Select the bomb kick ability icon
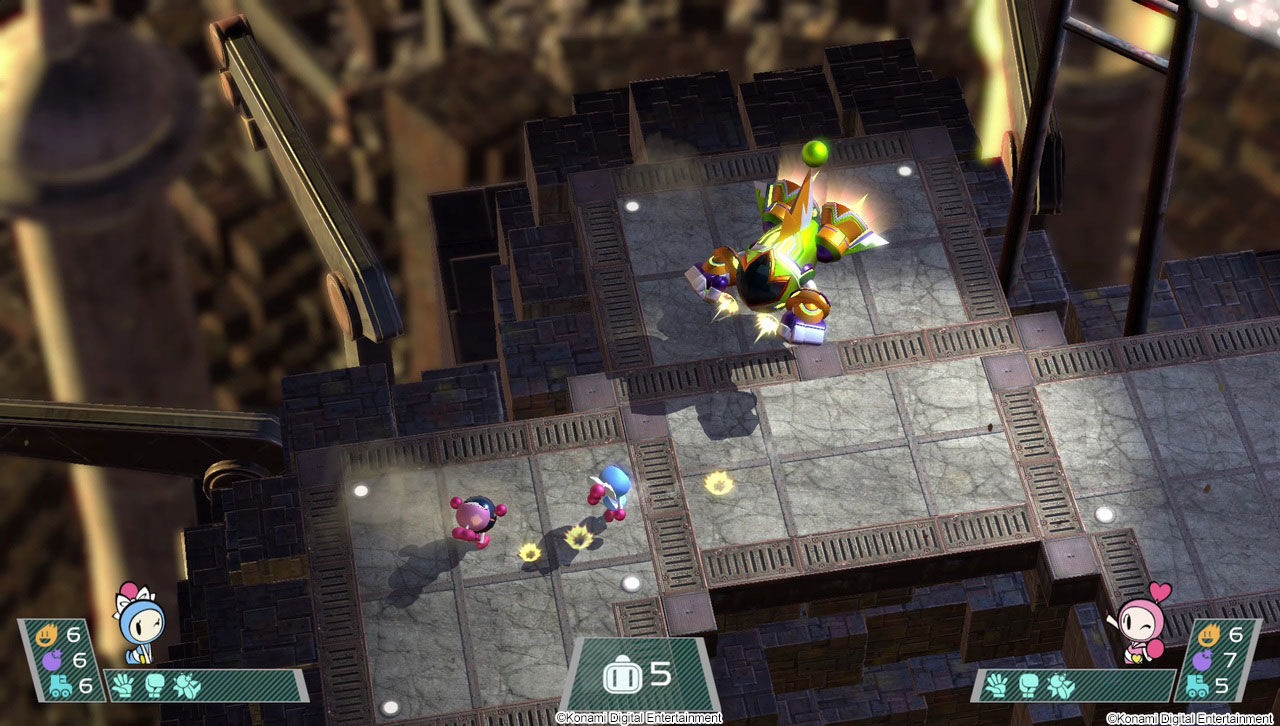This screenshot has height=726, width=1280. pyautogui.click(x=185, y=685)
